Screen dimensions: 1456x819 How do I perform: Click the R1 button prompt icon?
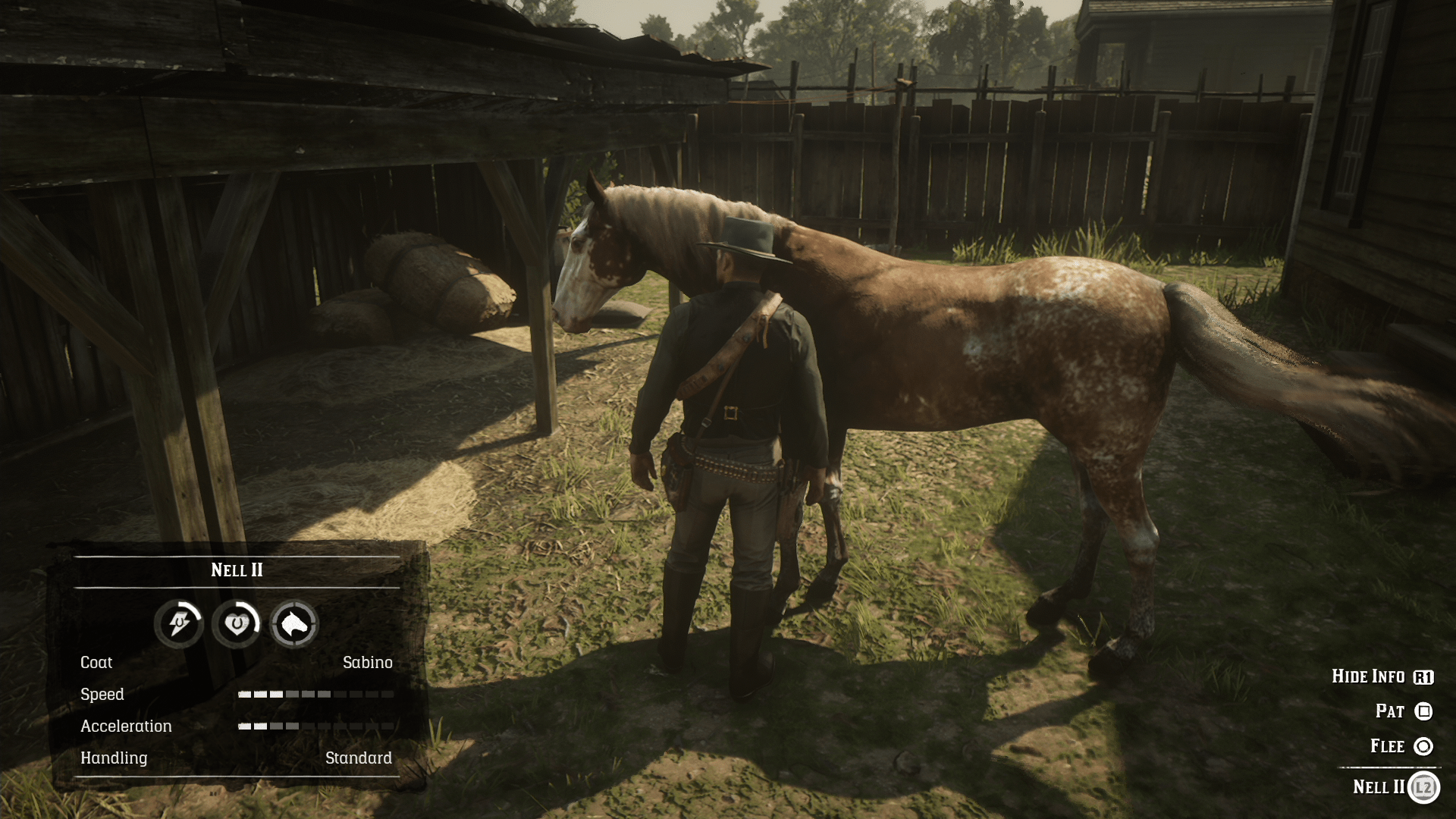(1423, 676)
